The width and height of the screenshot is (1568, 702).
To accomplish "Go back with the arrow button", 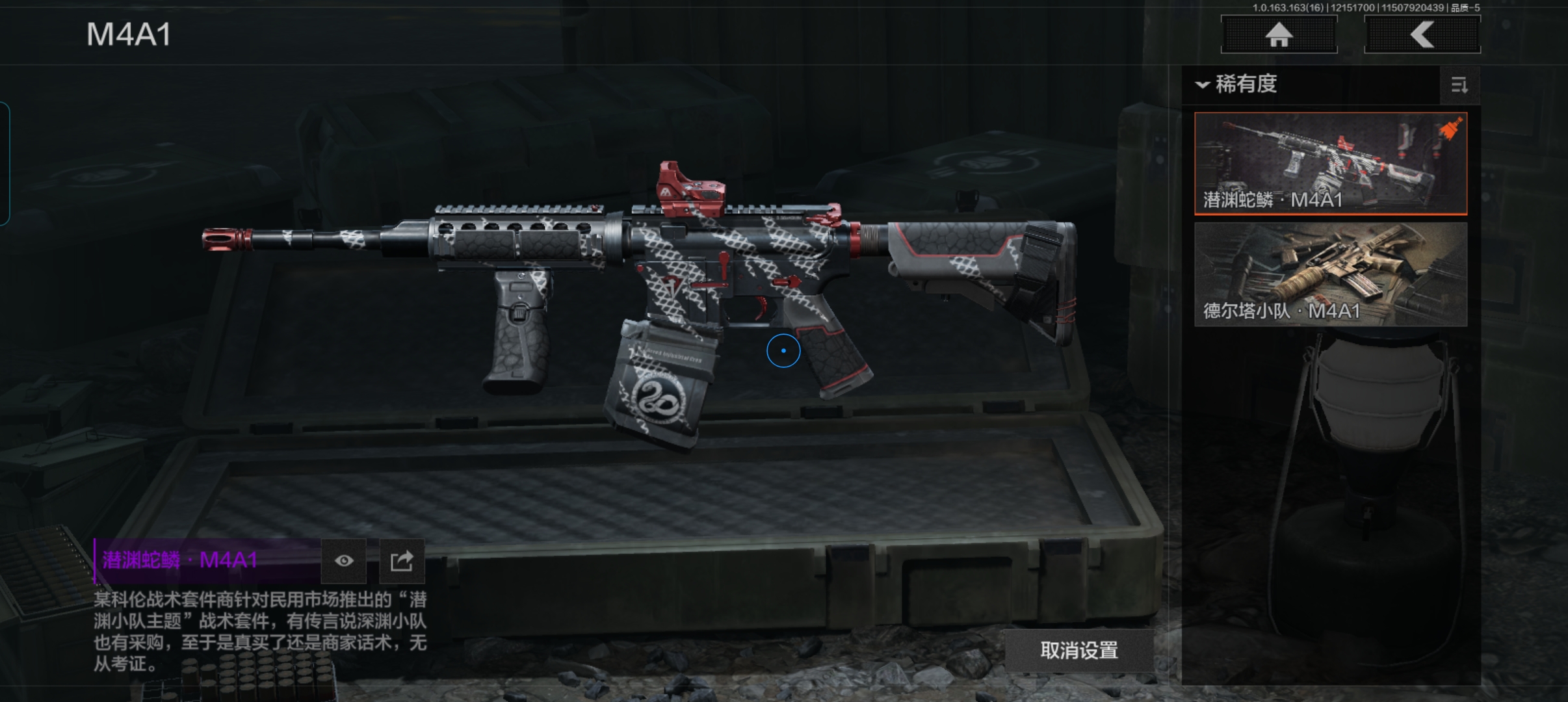I will click(1422, 34).
